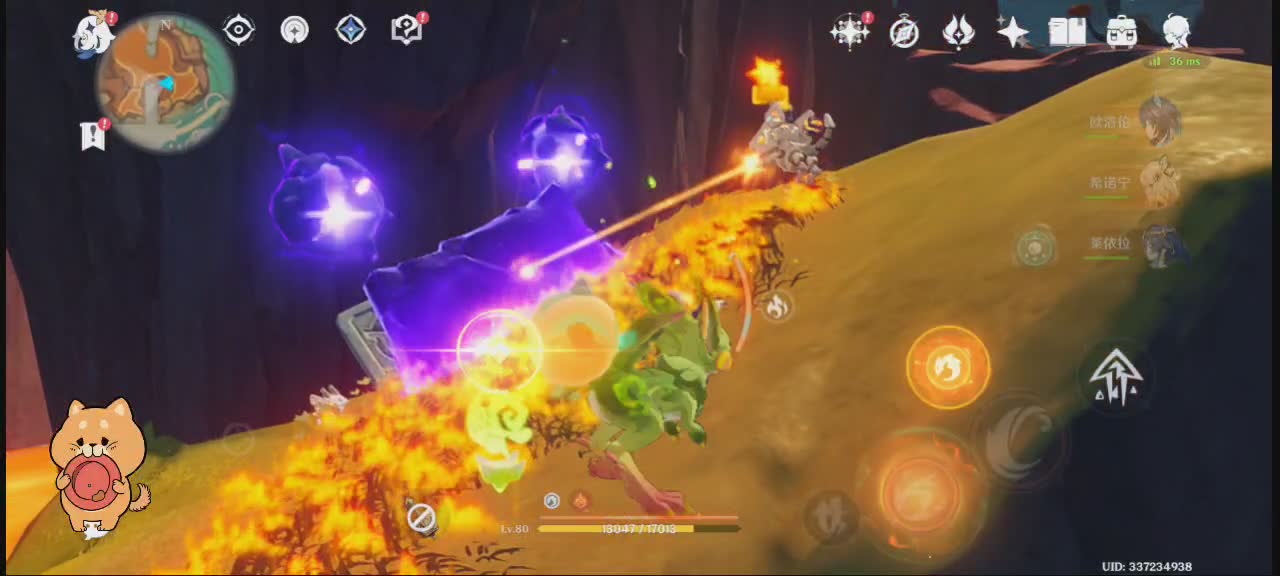Open the Paimon menu
The image size is (1280, 576).
click(92, 33)
